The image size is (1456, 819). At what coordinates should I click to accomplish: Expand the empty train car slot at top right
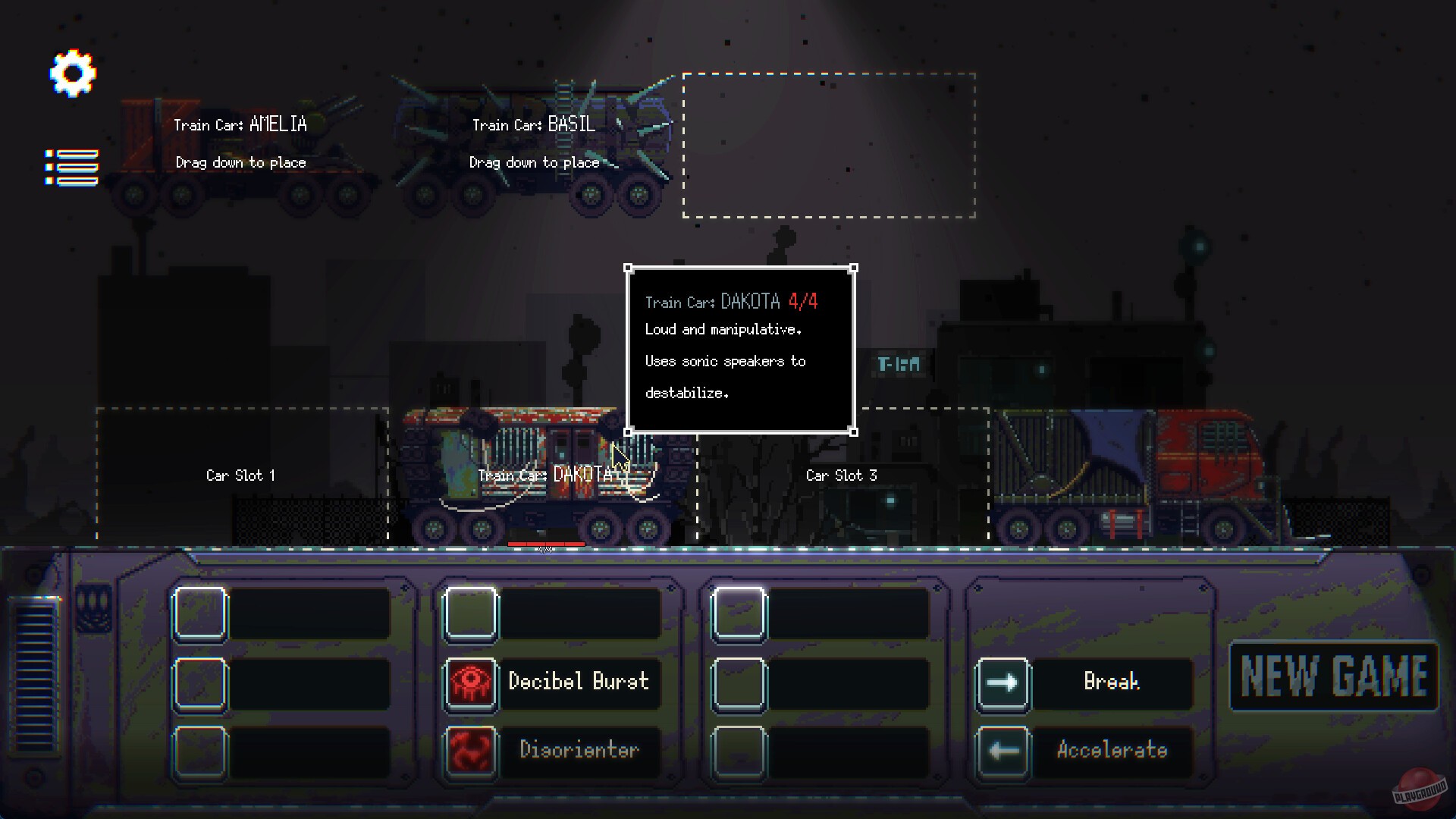coord(828,146)
